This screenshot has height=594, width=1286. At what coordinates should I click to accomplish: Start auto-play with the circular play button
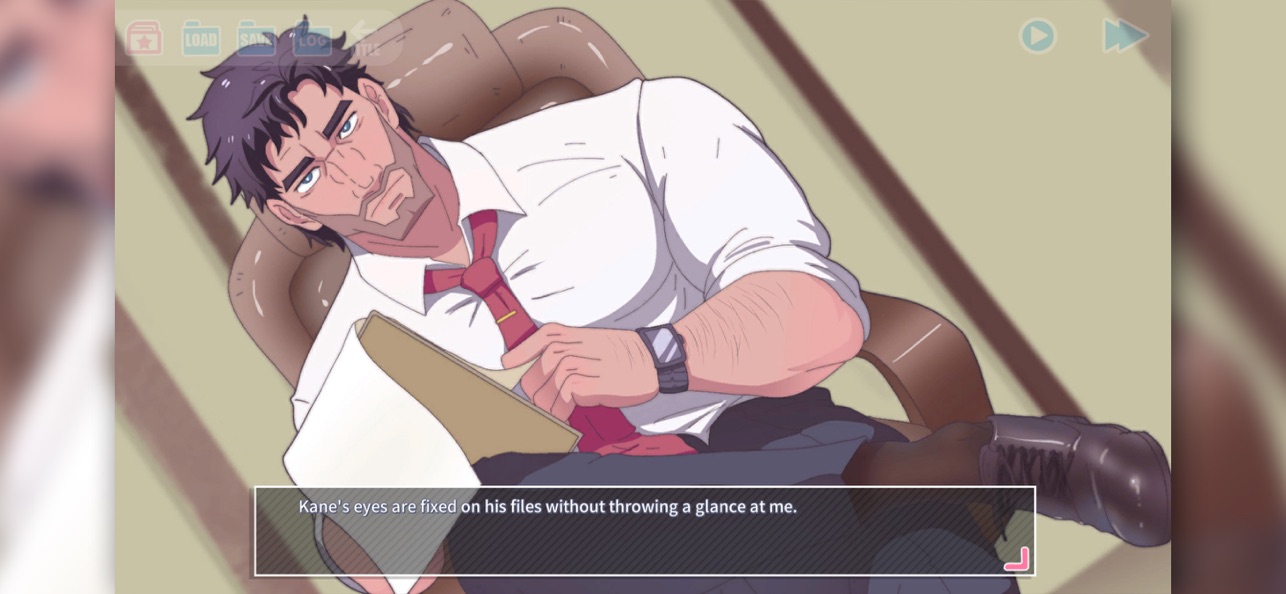pos(1037,36)
